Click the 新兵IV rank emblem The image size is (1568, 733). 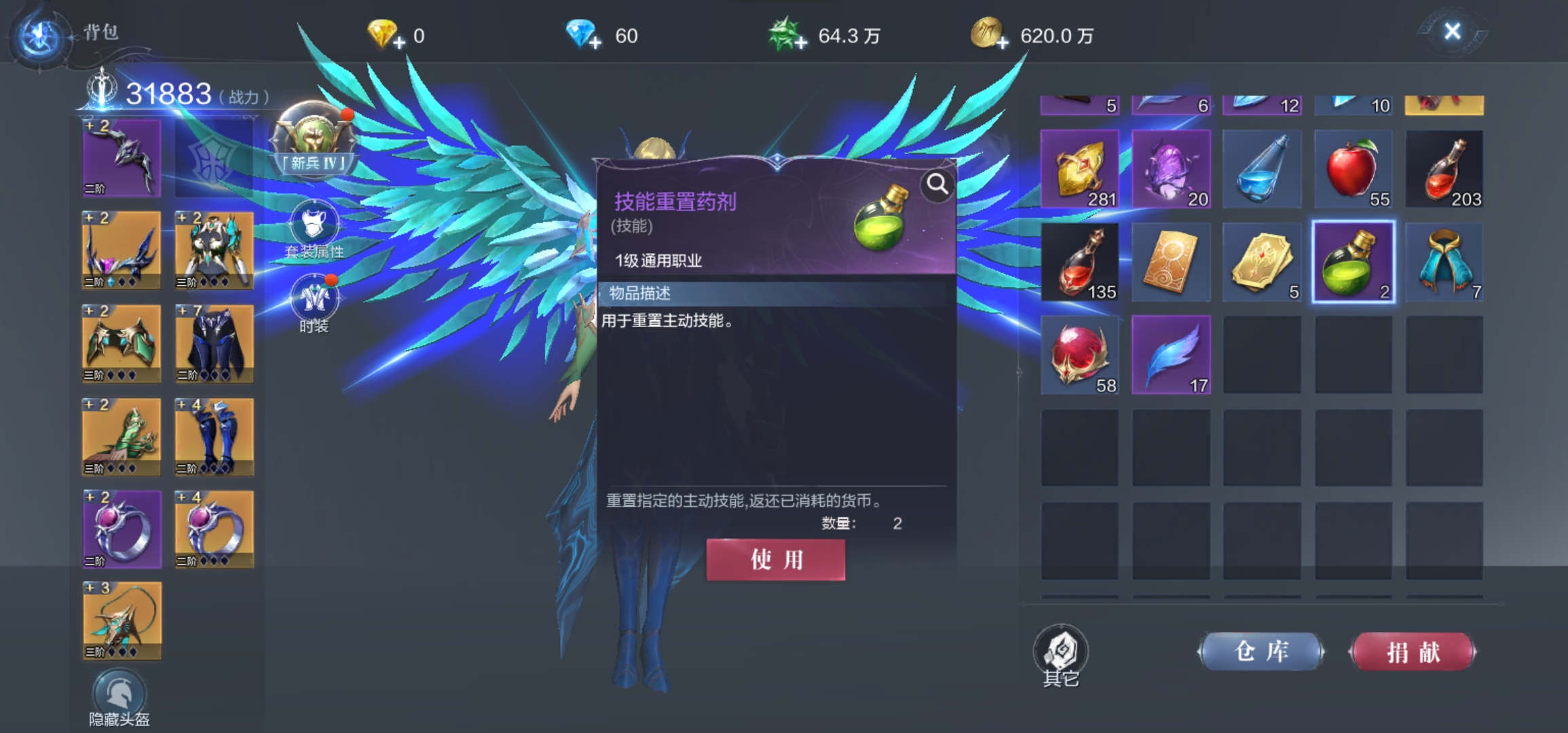click(314, 138)
